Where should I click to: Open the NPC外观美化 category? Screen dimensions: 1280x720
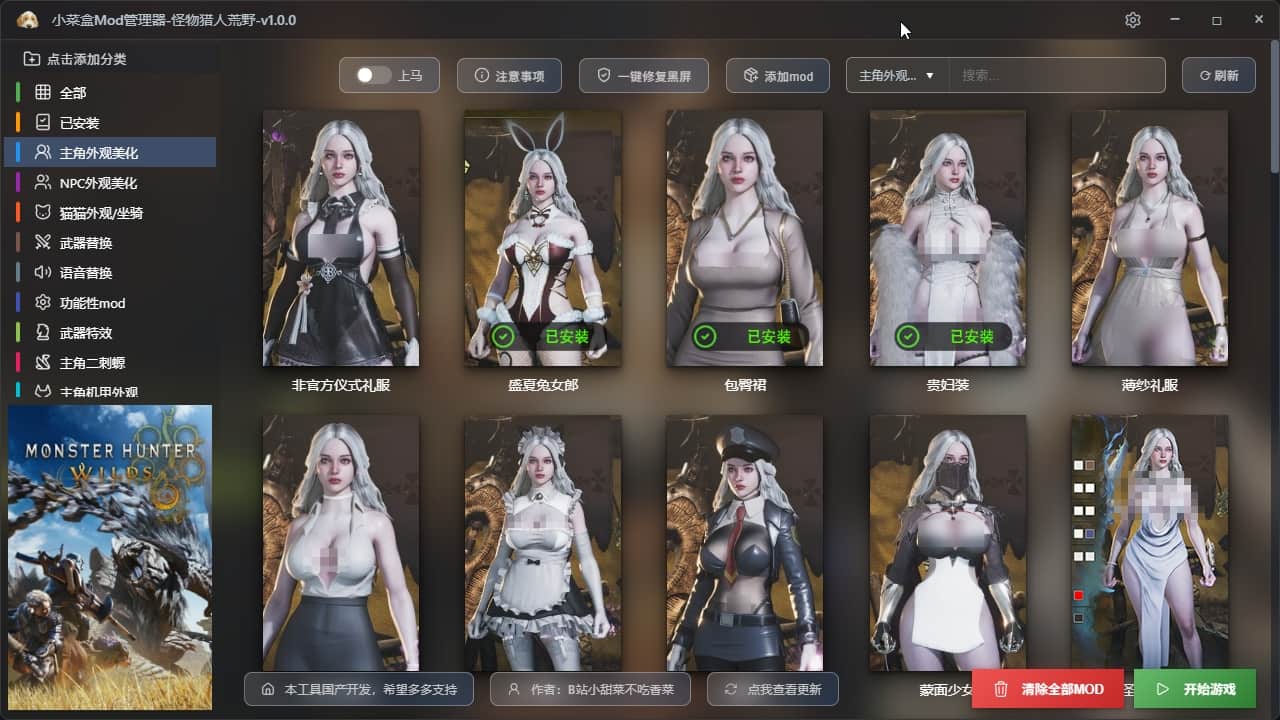[98, 183]
